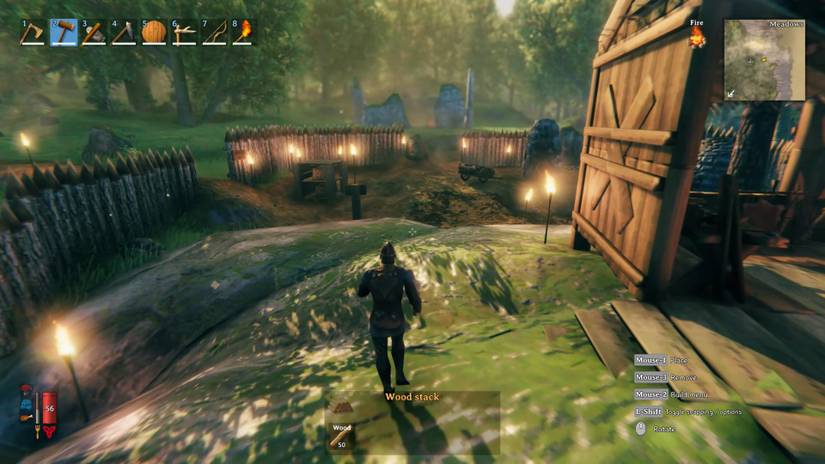Equip the bow in hotbar slot 7

213,32
